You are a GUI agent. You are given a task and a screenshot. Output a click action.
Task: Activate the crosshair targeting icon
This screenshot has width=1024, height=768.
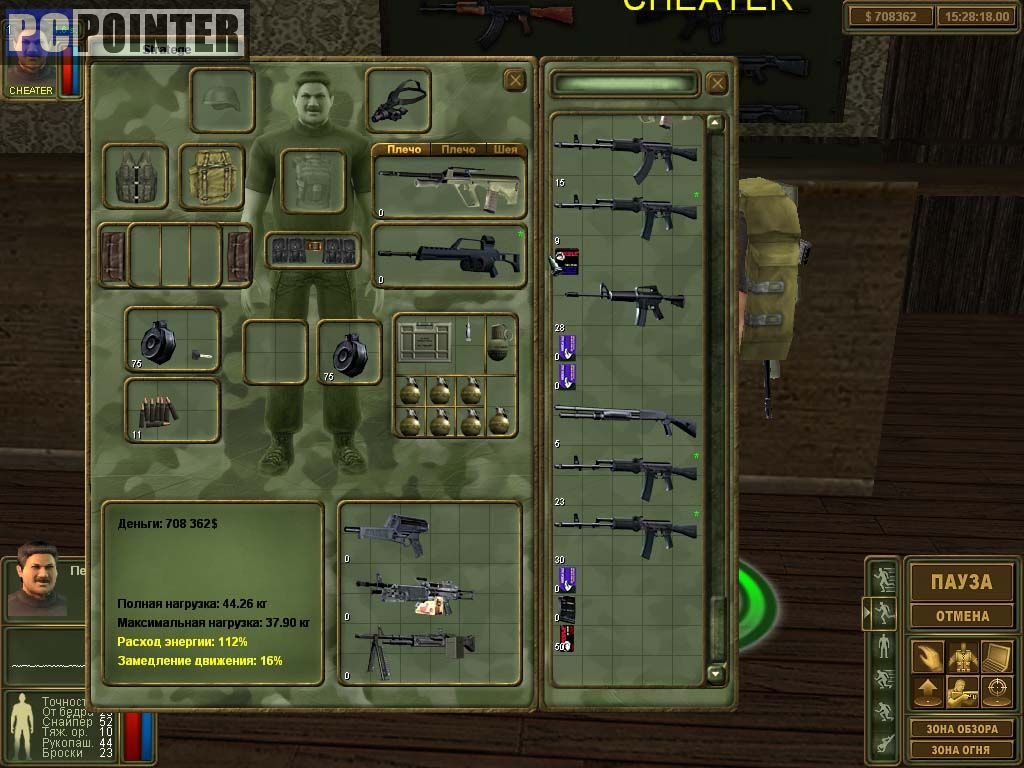click(995, 690)
